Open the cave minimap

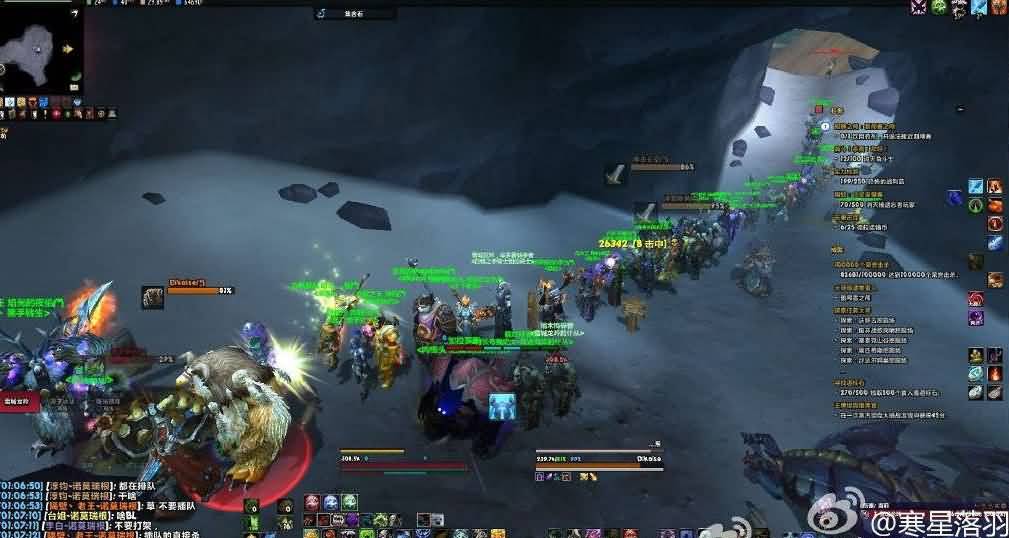(37, 47)
